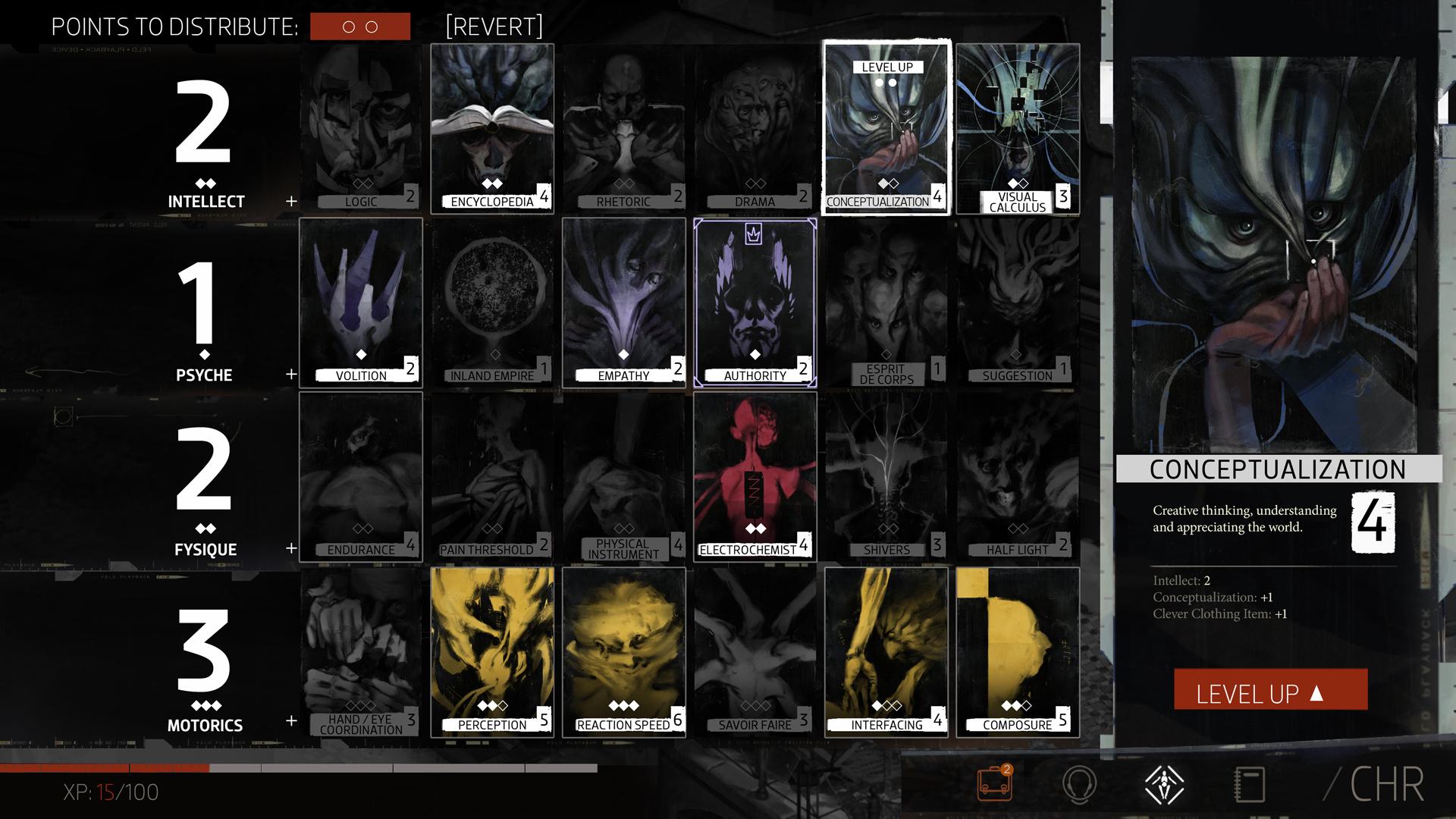Open the journal notebook icon
The image size is (1456, 819).
[1249, 784]
